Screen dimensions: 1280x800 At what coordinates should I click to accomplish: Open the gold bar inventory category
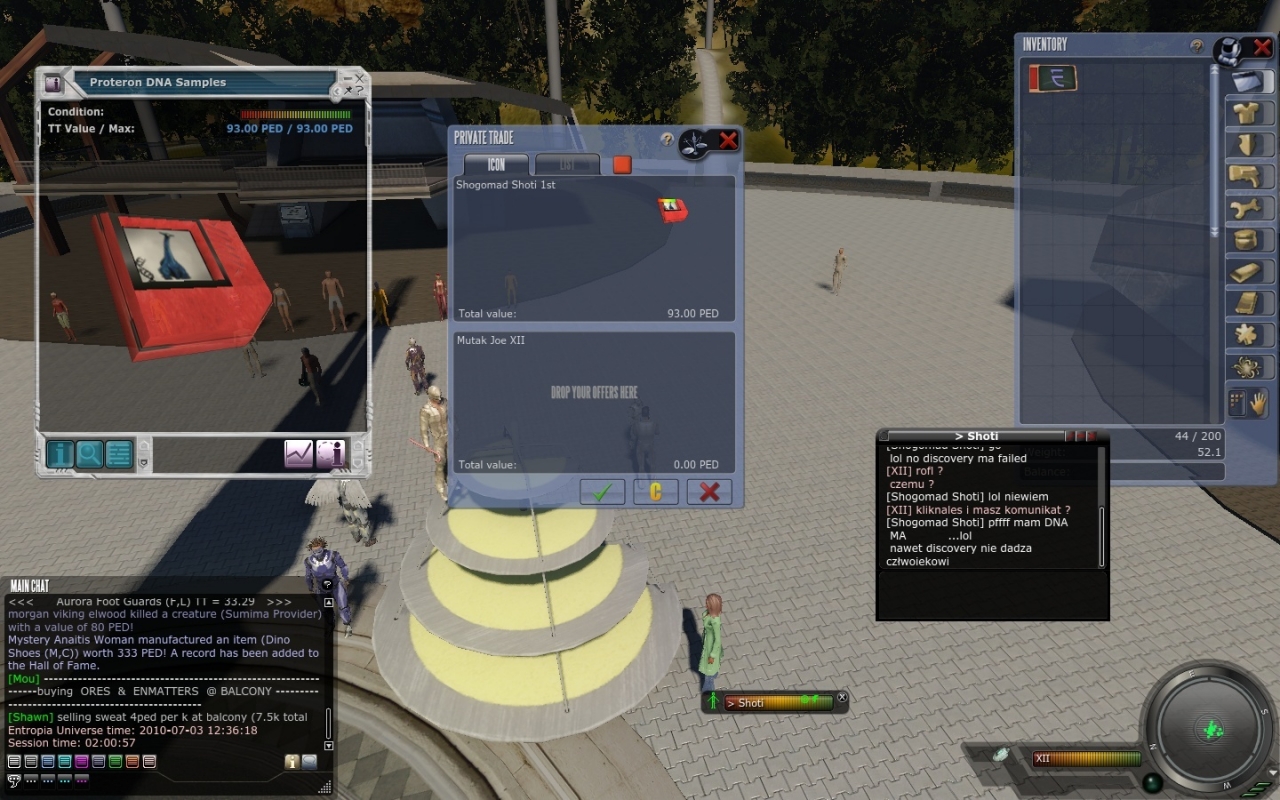(1246, 272)
